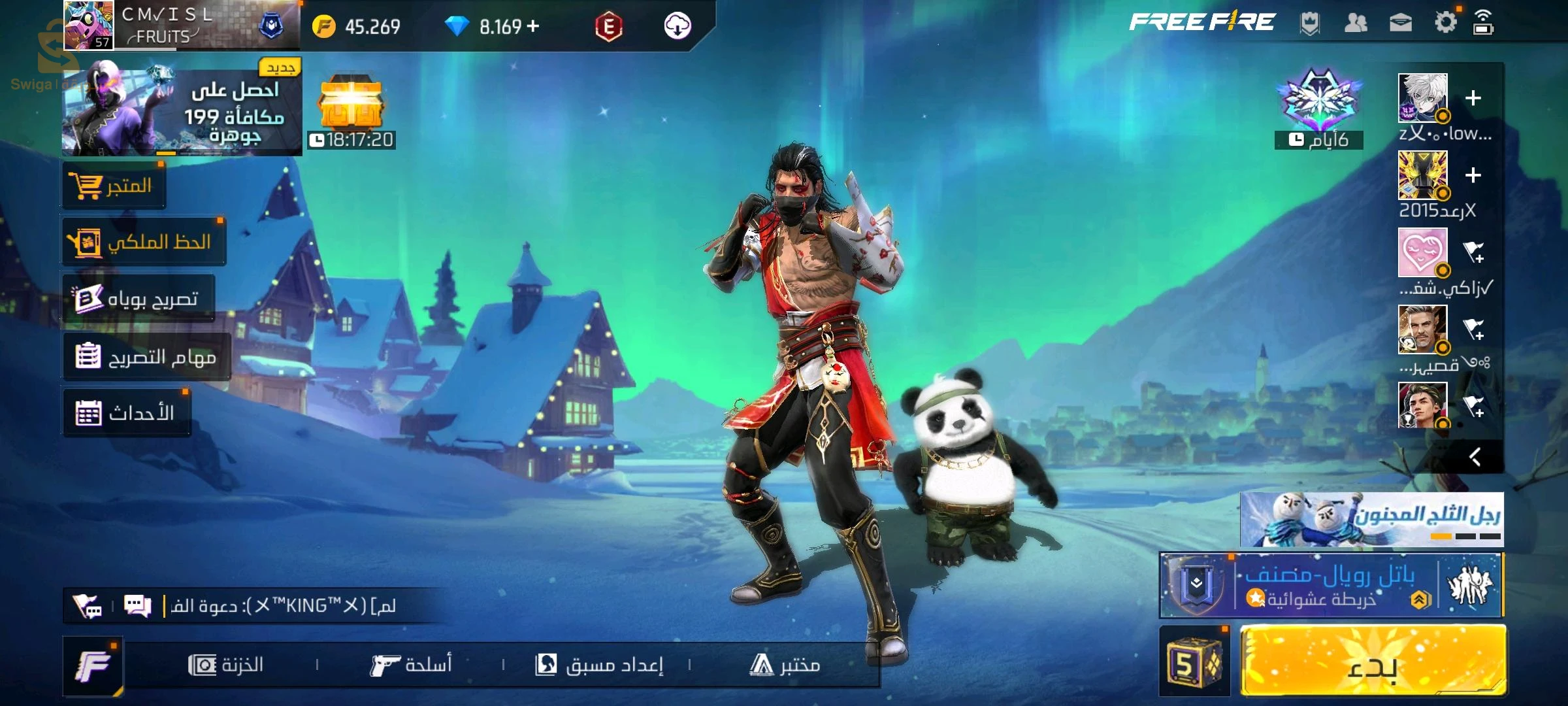
Task: Collapse the friends list with the arrow
Action: [1475, 456]
